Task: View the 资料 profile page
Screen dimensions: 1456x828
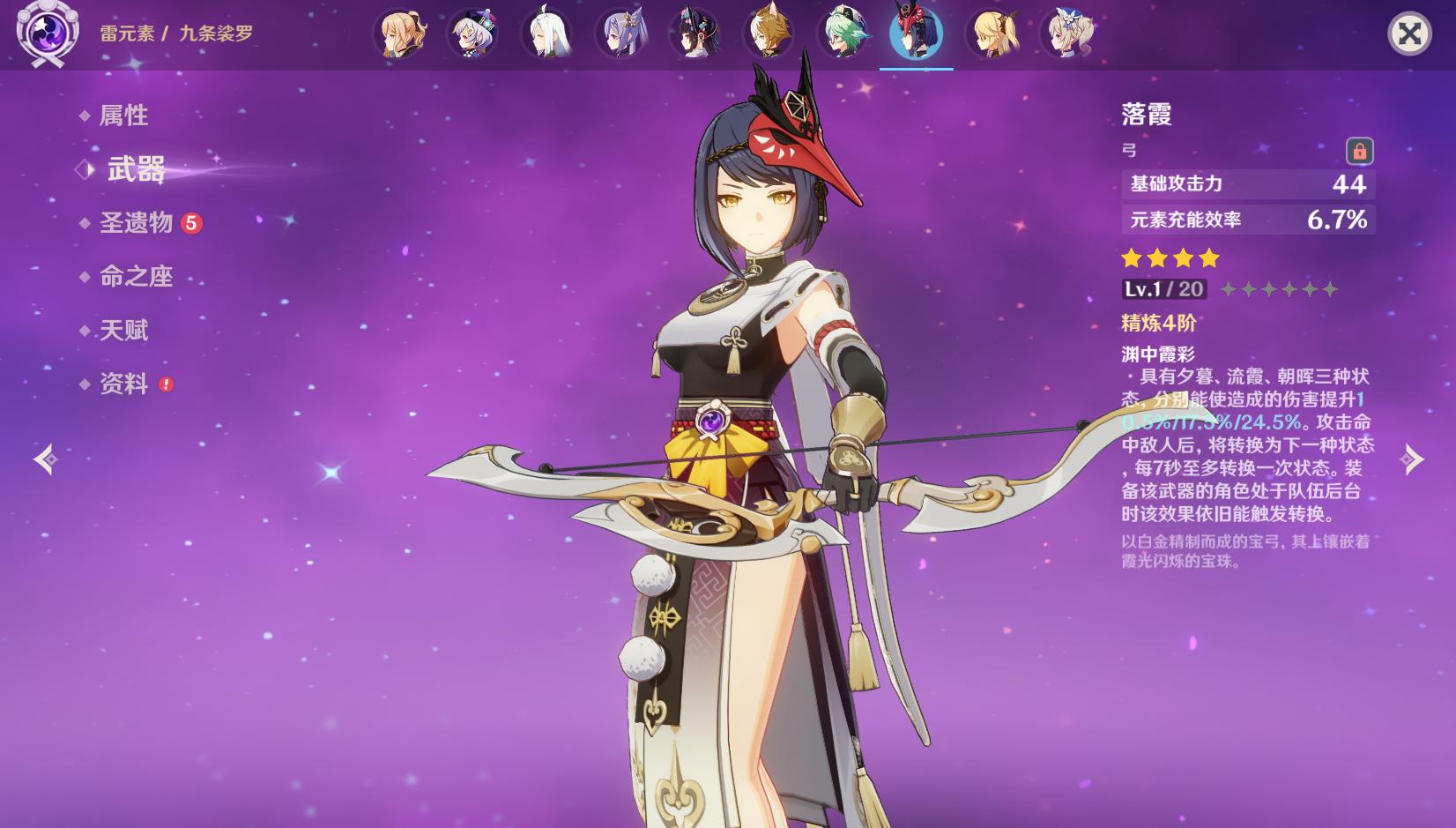Action: (x=123, y=384)
